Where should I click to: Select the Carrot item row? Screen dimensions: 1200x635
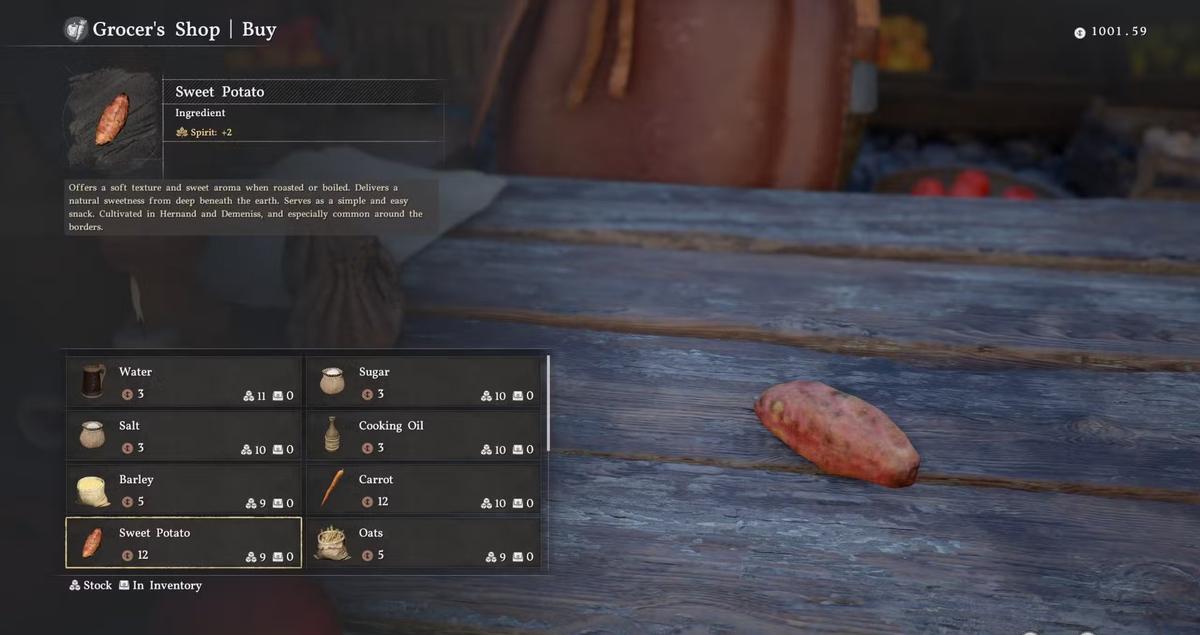point(423,490)
